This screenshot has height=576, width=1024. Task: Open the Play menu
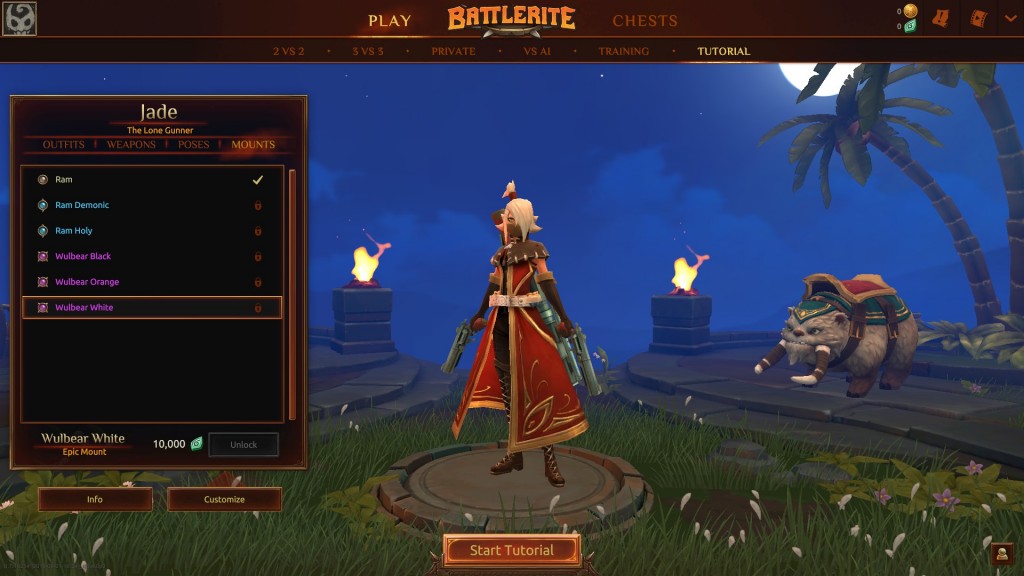(x=389, y=20)
